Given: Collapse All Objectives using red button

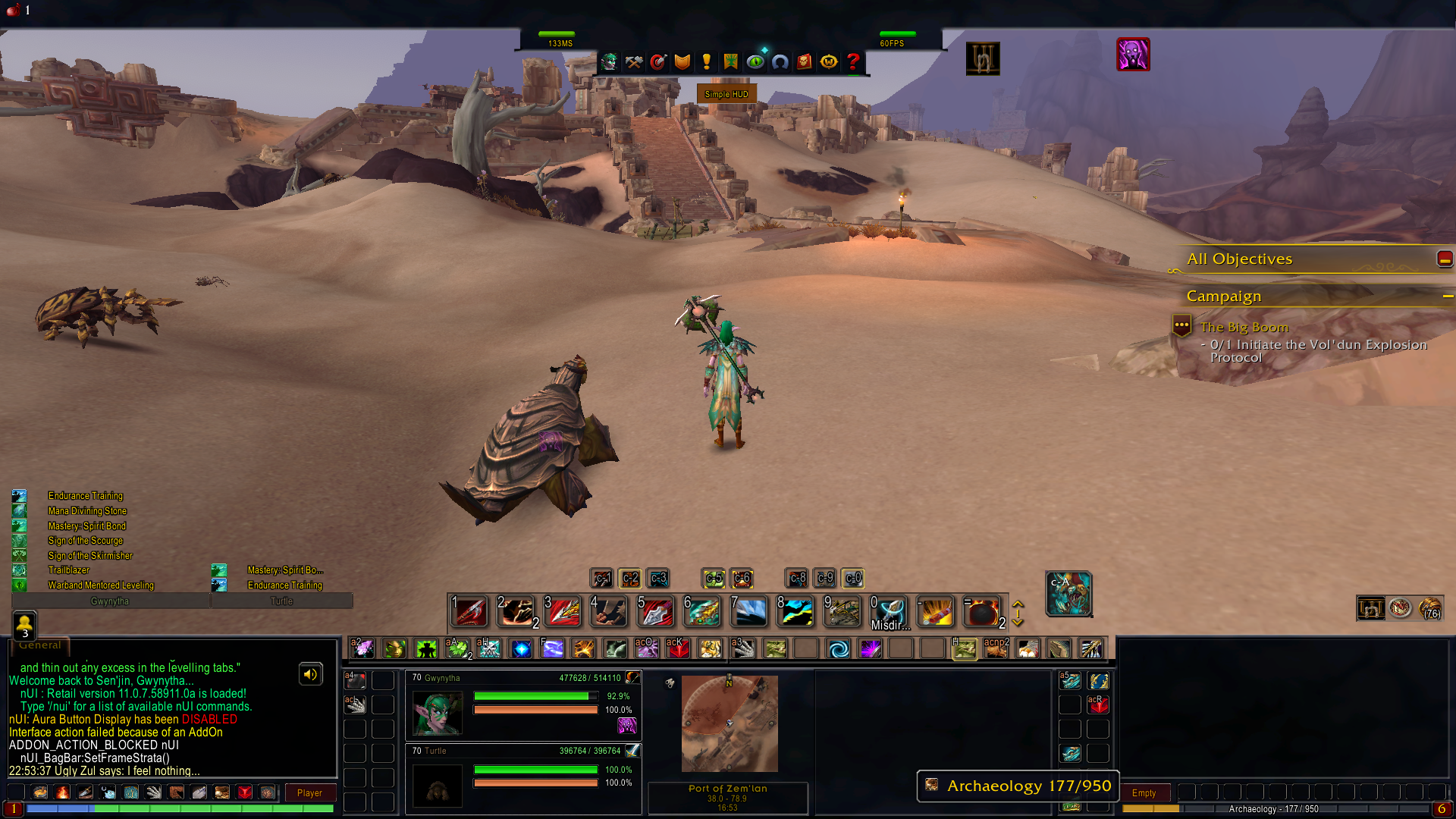Looking at the screenshot, I should (1444, 259).
